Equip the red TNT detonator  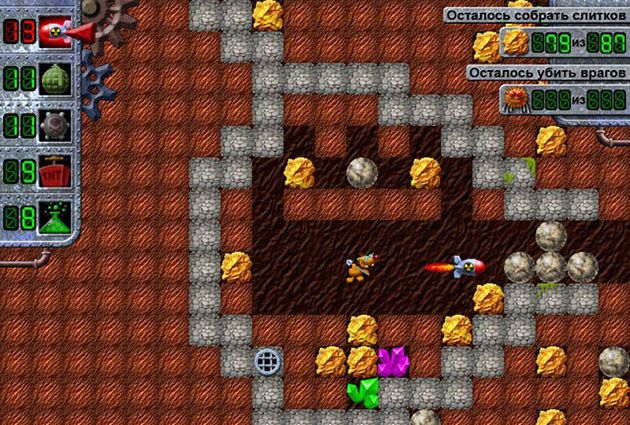tap(53, 172)
